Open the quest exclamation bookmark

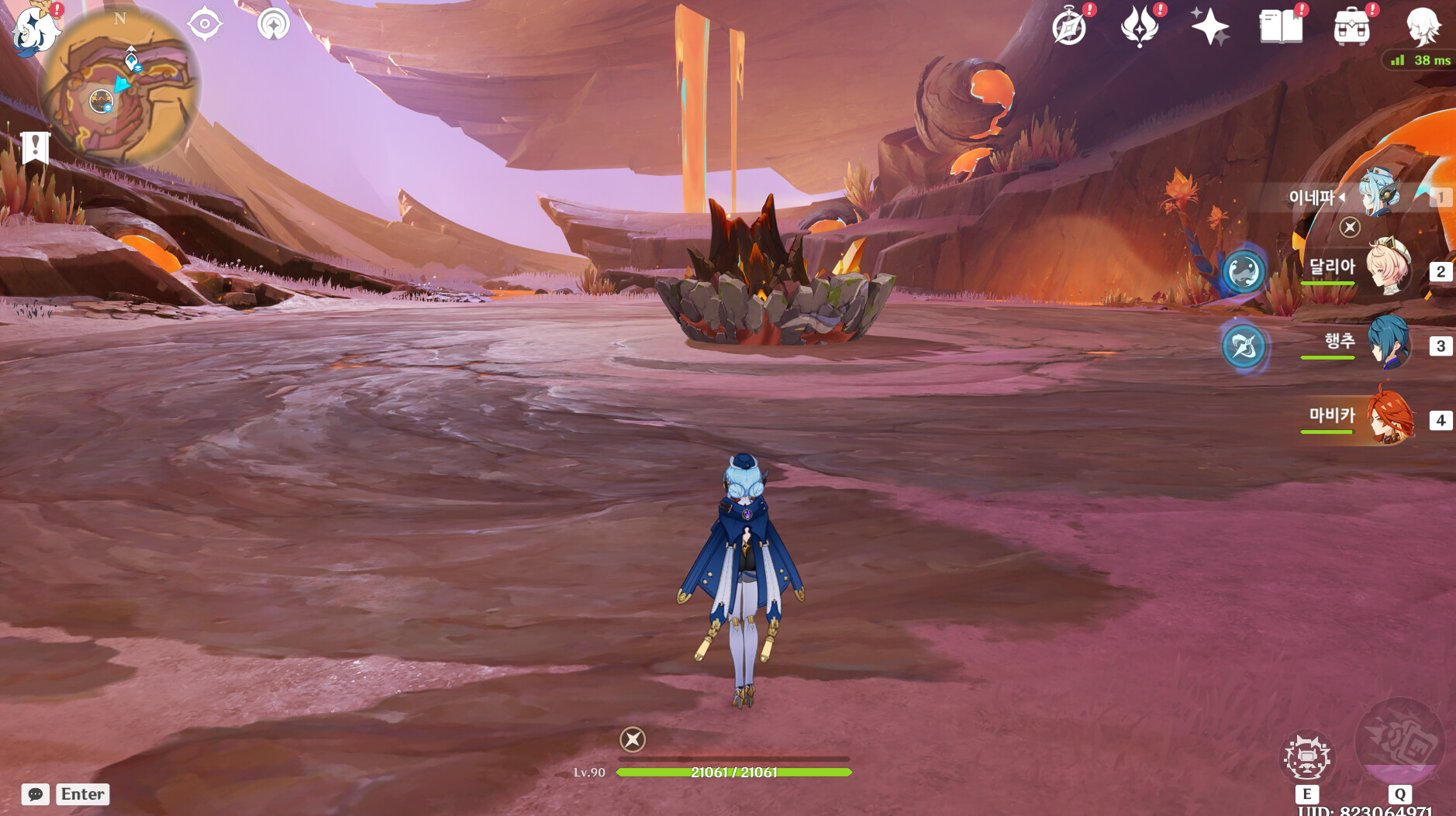point(35,146)
